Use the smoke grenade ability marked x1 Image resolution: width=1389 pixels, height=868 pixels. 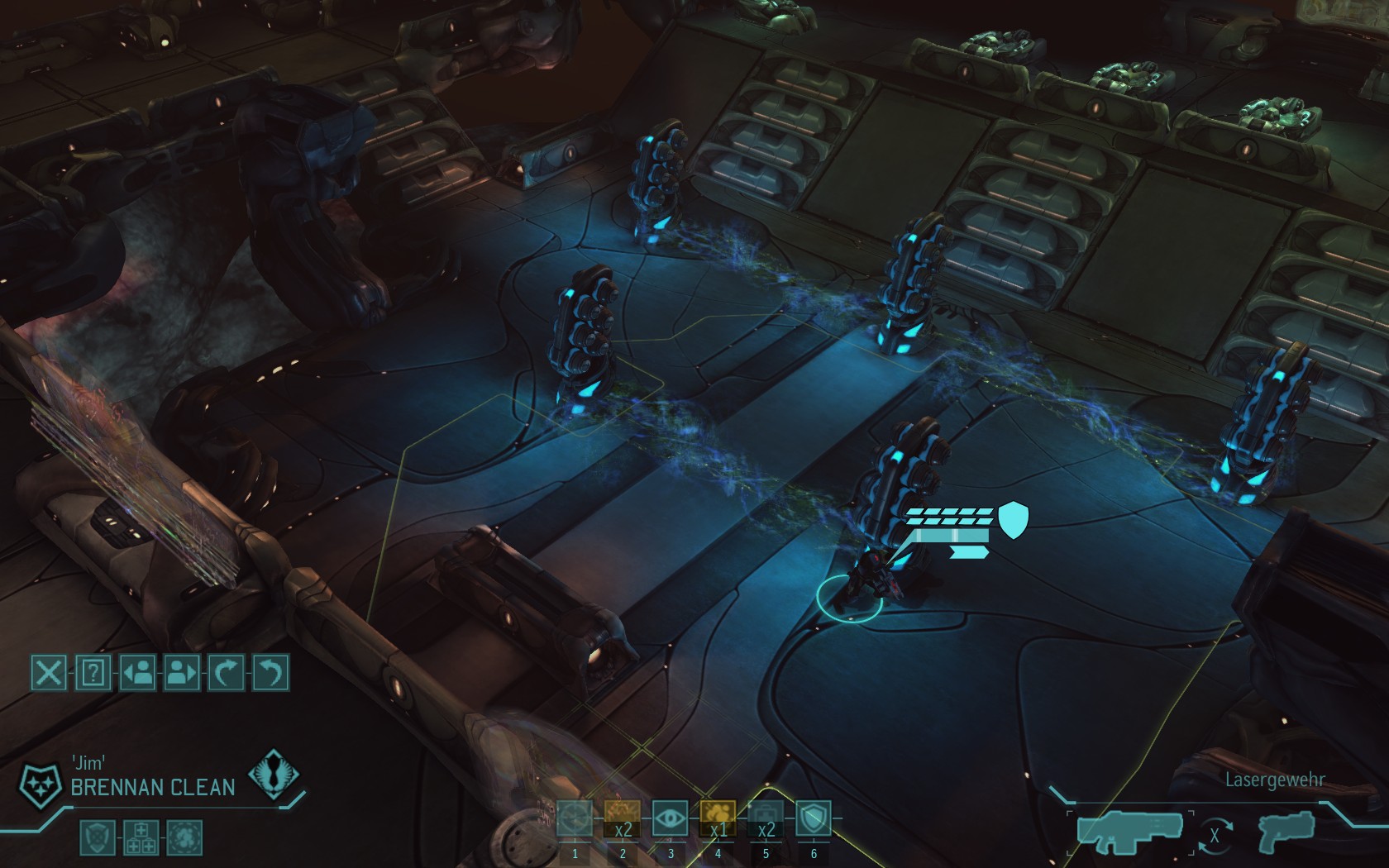(x=718, y=820)
